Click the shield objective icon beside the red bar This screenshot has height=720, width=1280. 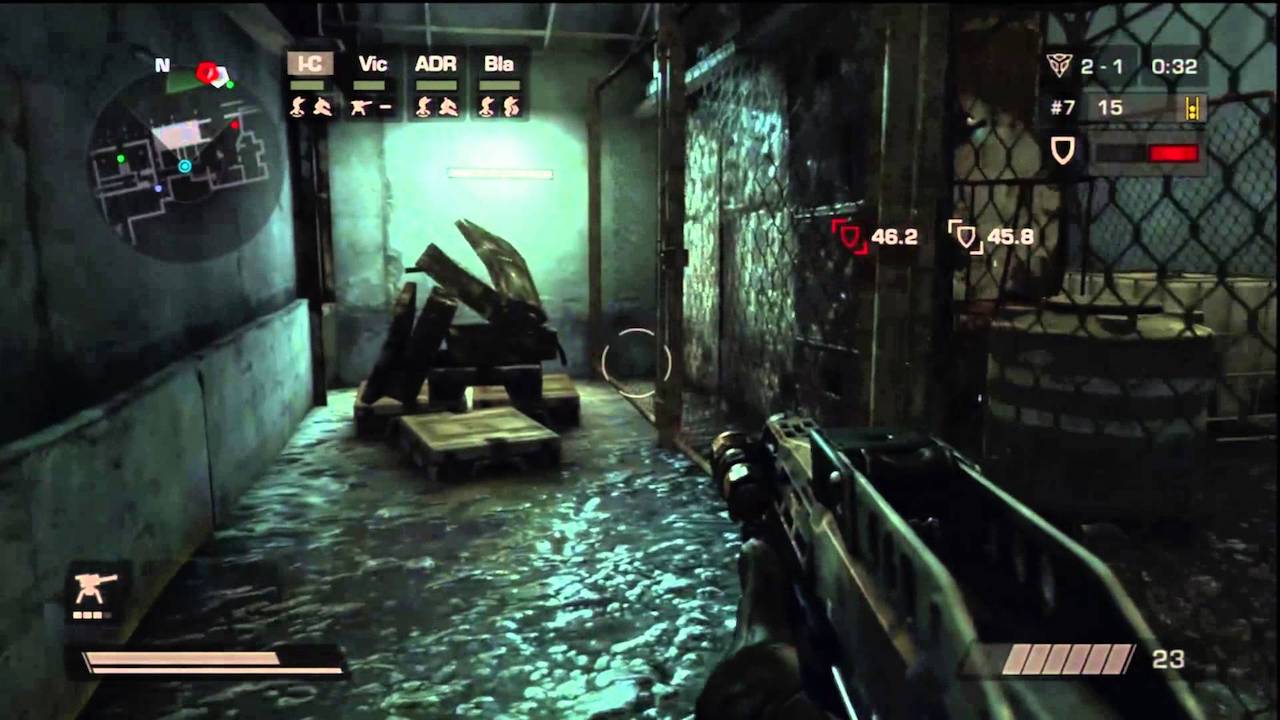coord(1062,151)
